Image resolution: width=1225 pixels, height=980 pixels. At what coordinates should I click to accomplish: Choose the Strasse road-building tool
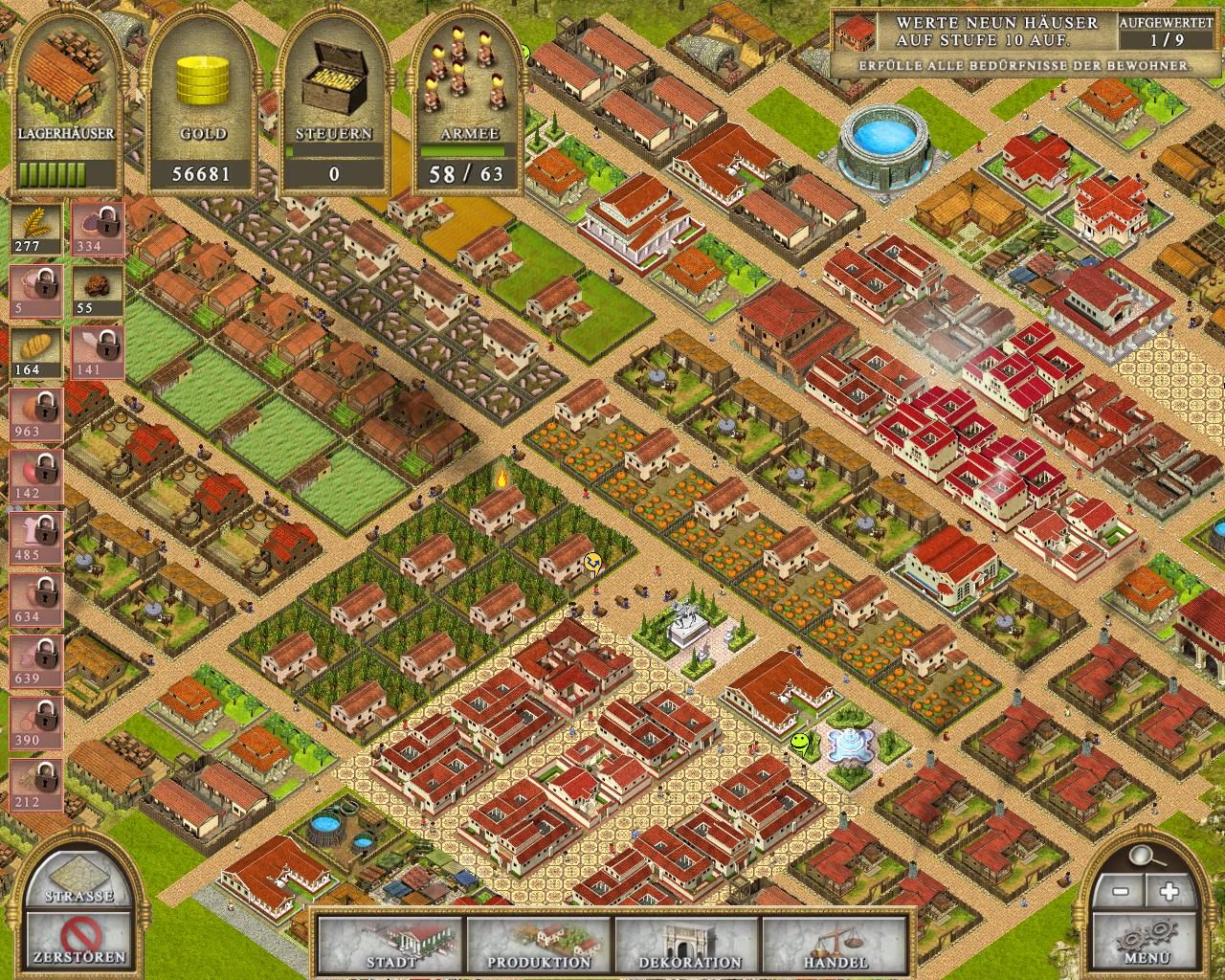point(79,879)
